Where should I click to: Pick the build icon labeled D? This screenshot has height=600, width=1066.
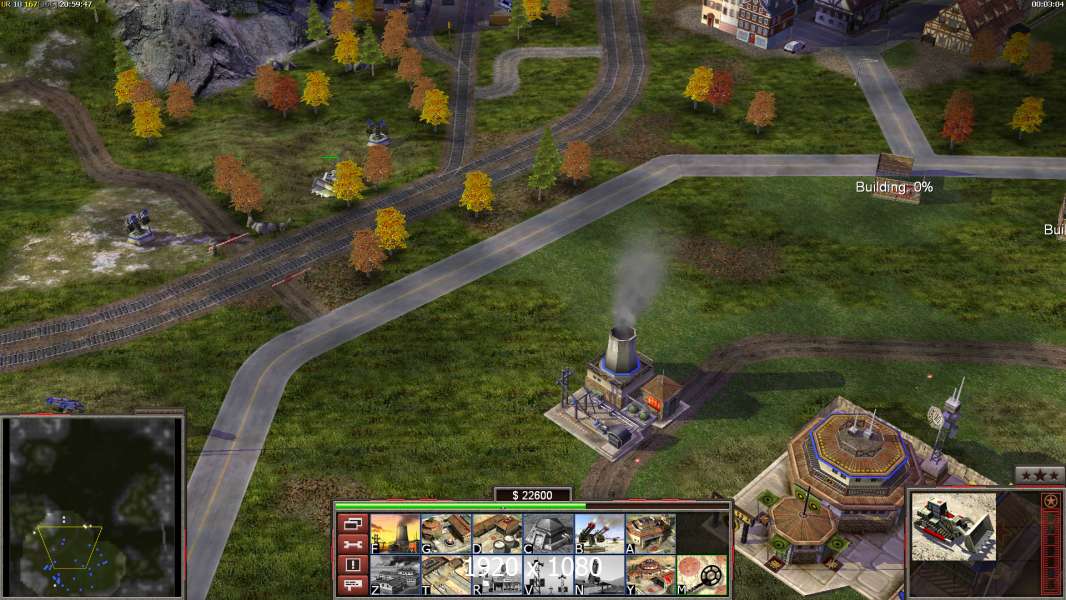[497, 533]
